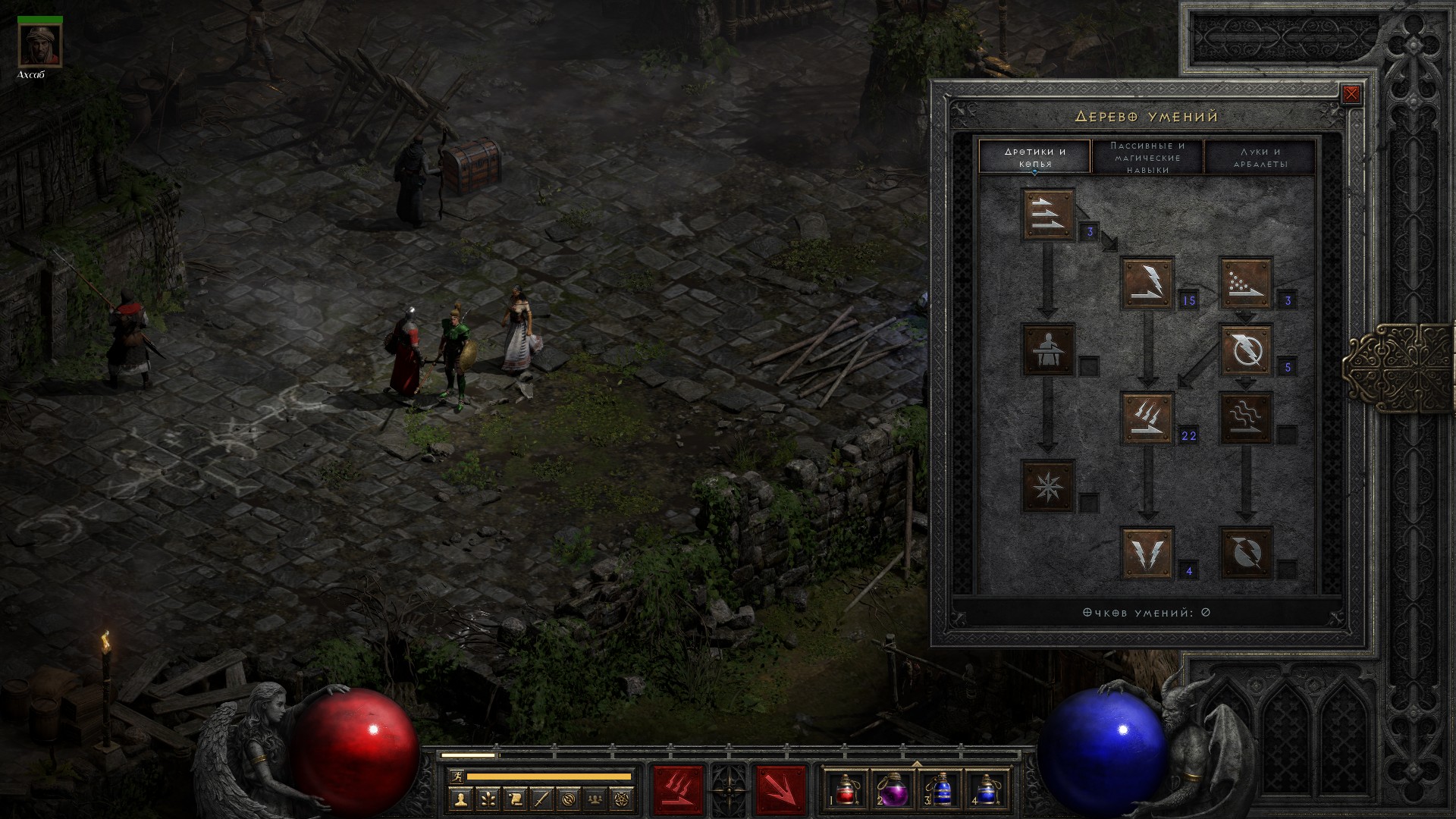Select the Charged Strike skill at level 22
This screenshot has width=1456, height=819.
pyautogui.click(x=1147, y=418)
